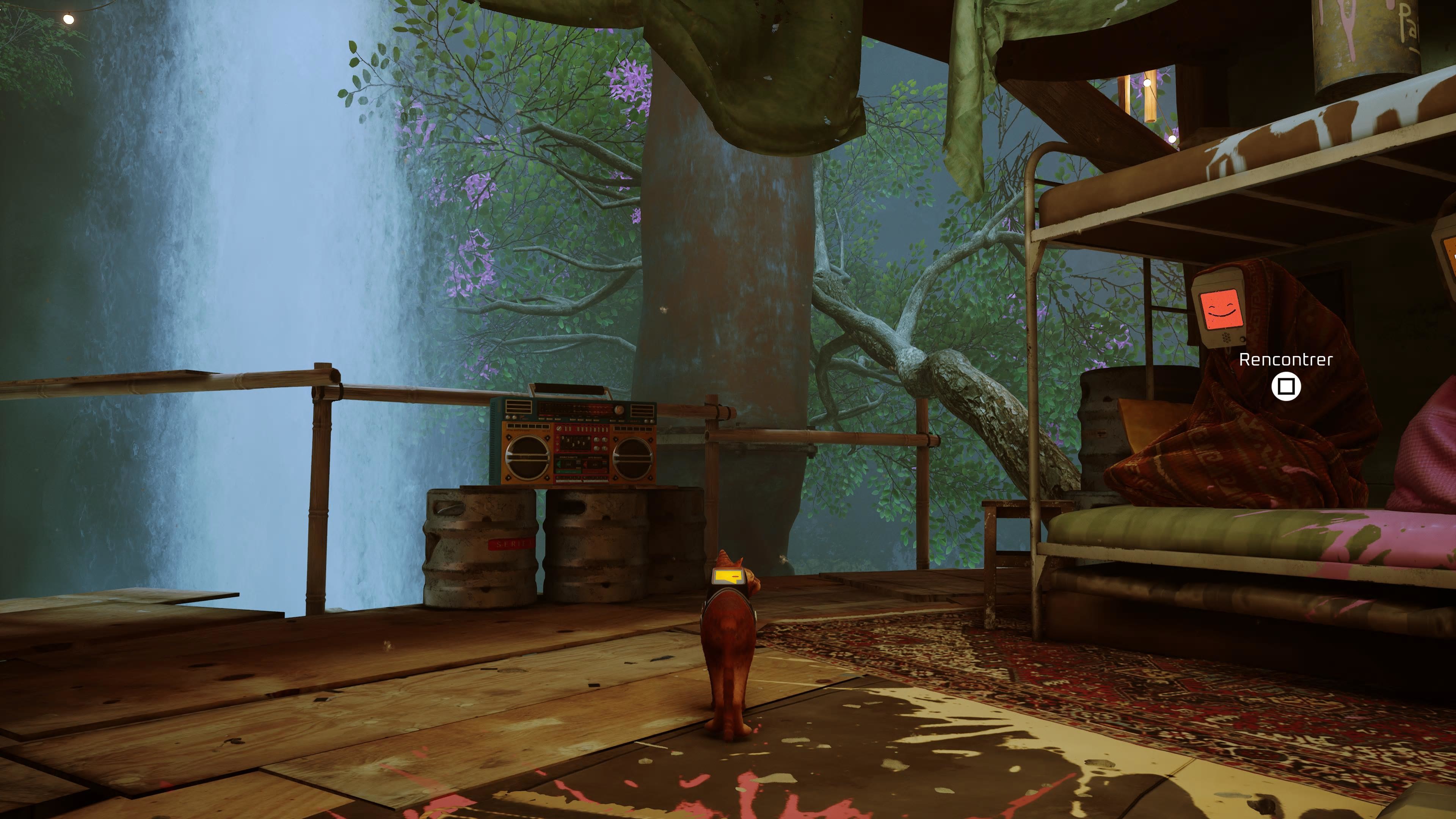This screenshot has width=1456, height=819.
Task: Open the boombox radio frequency display panel
Action: tap(576, 409)
